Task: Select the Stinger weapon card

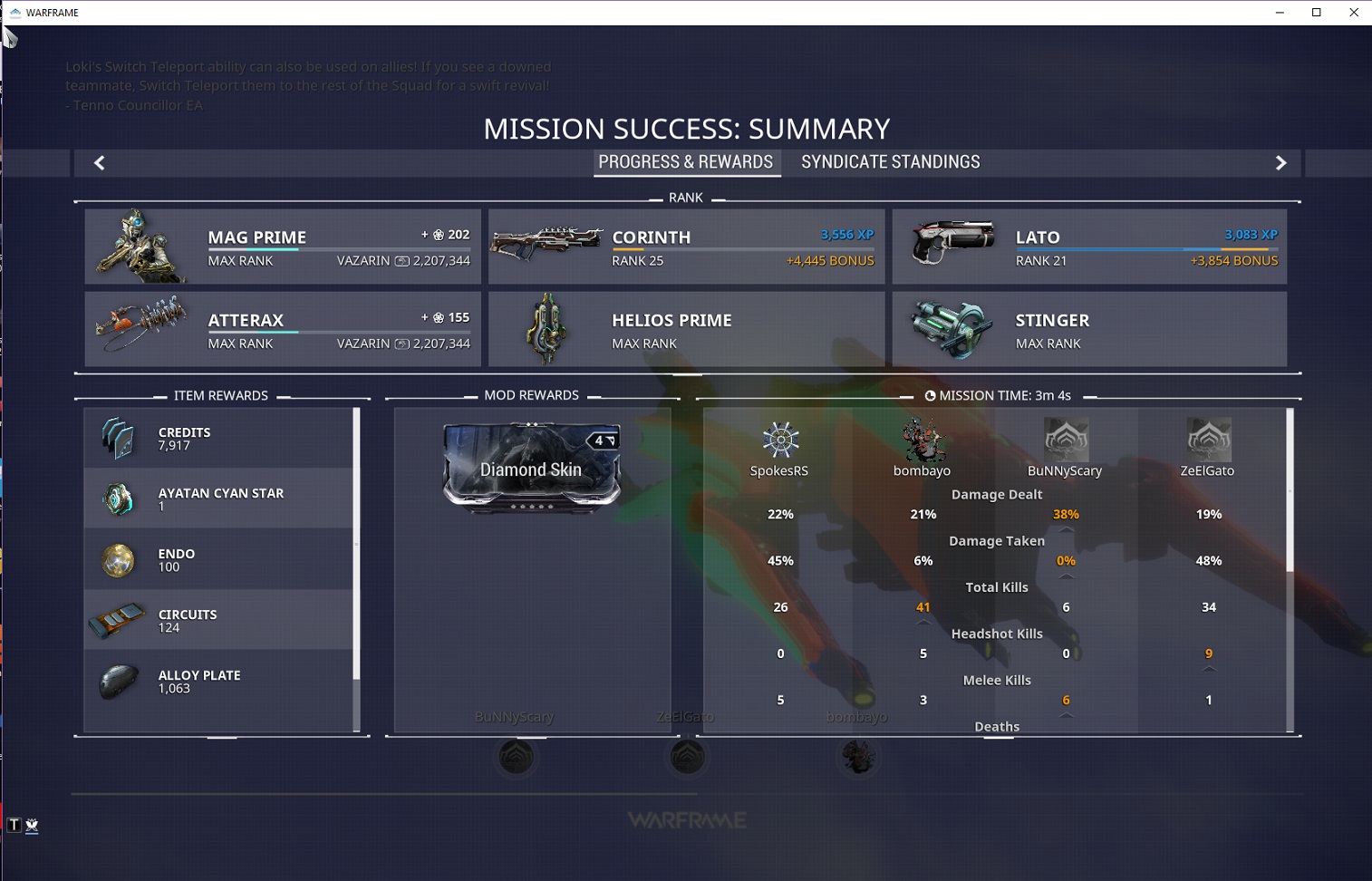Action: coord(1089,330)
